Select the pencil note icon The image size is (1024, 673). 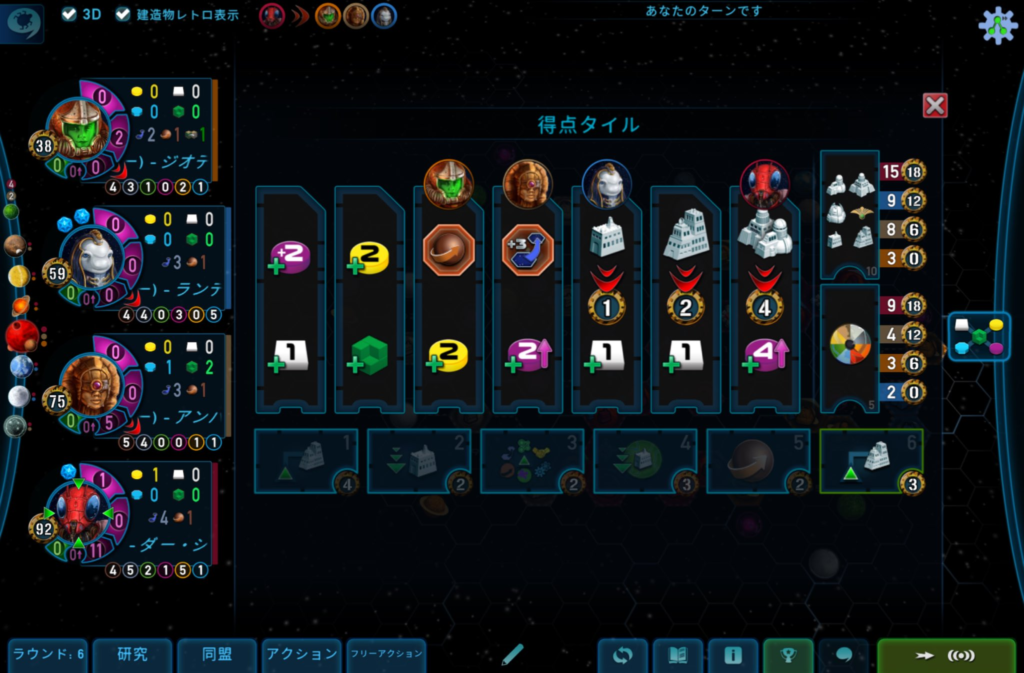[512, 655]
